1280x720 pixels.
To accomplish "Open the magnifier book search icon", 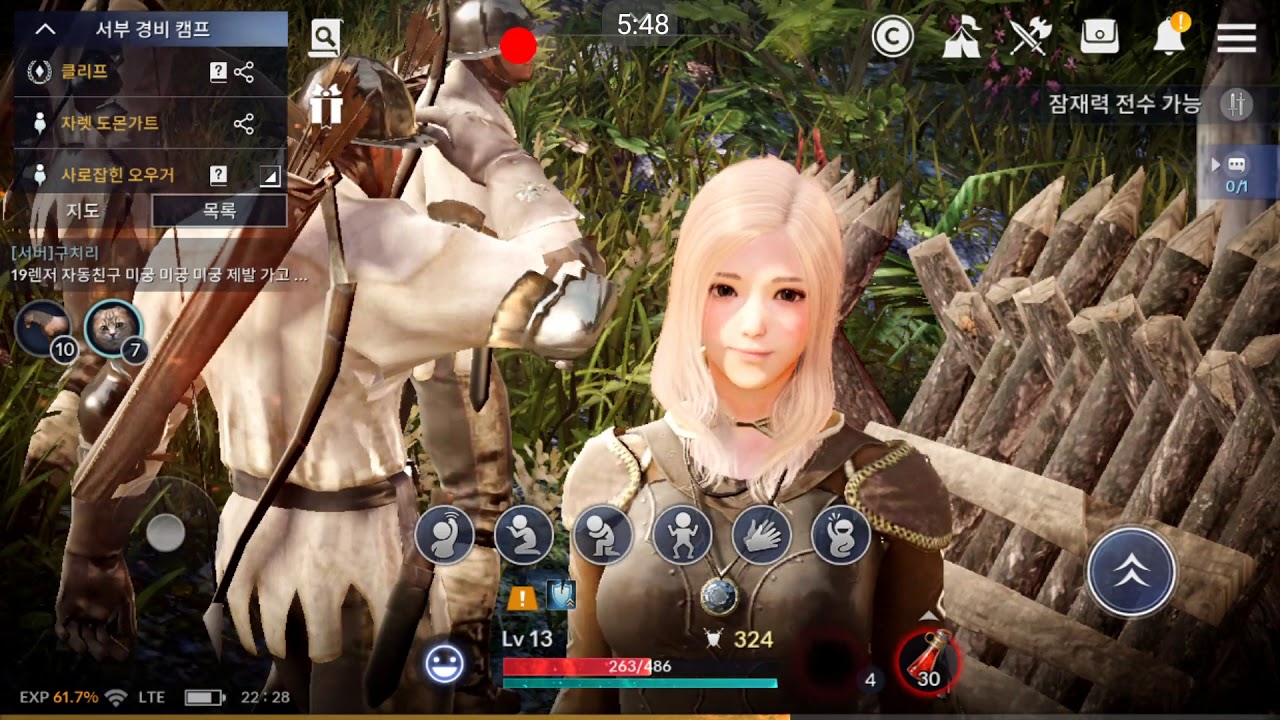I will (325, 38).
